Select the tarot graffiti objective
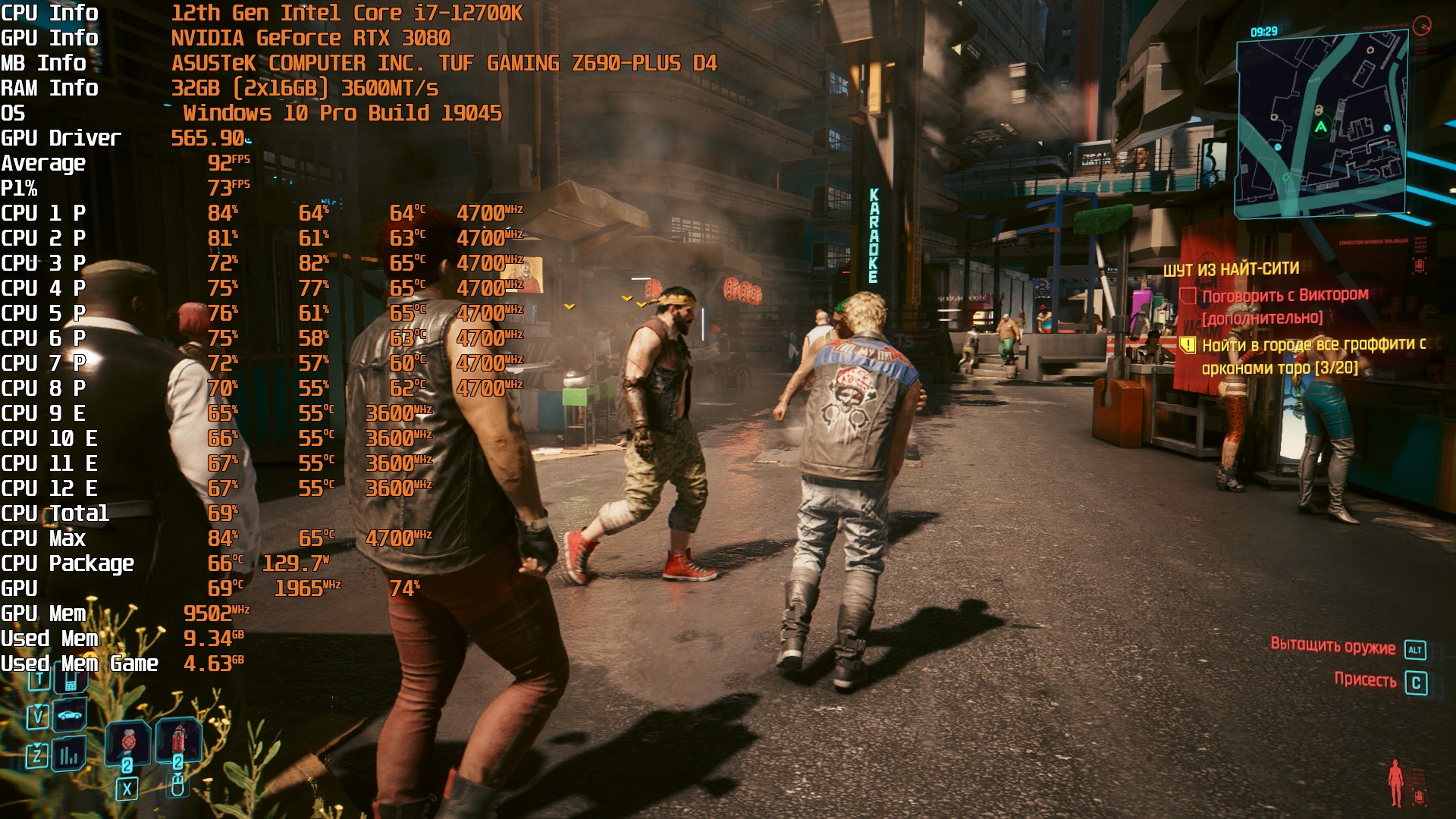 [x=1313, y=356]
